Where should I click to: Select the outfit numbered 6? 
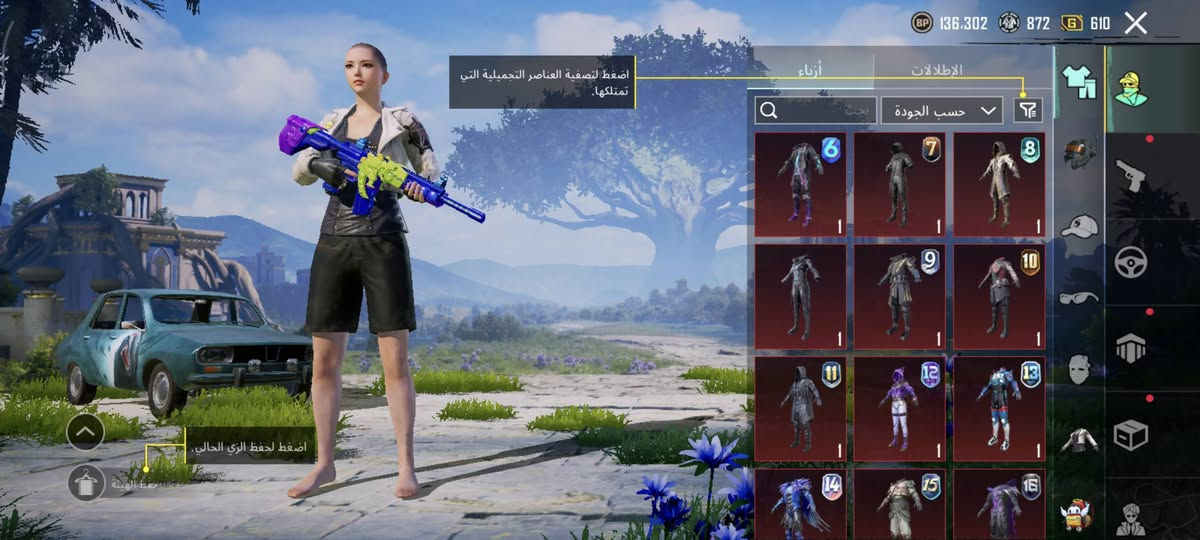[800, 184]
